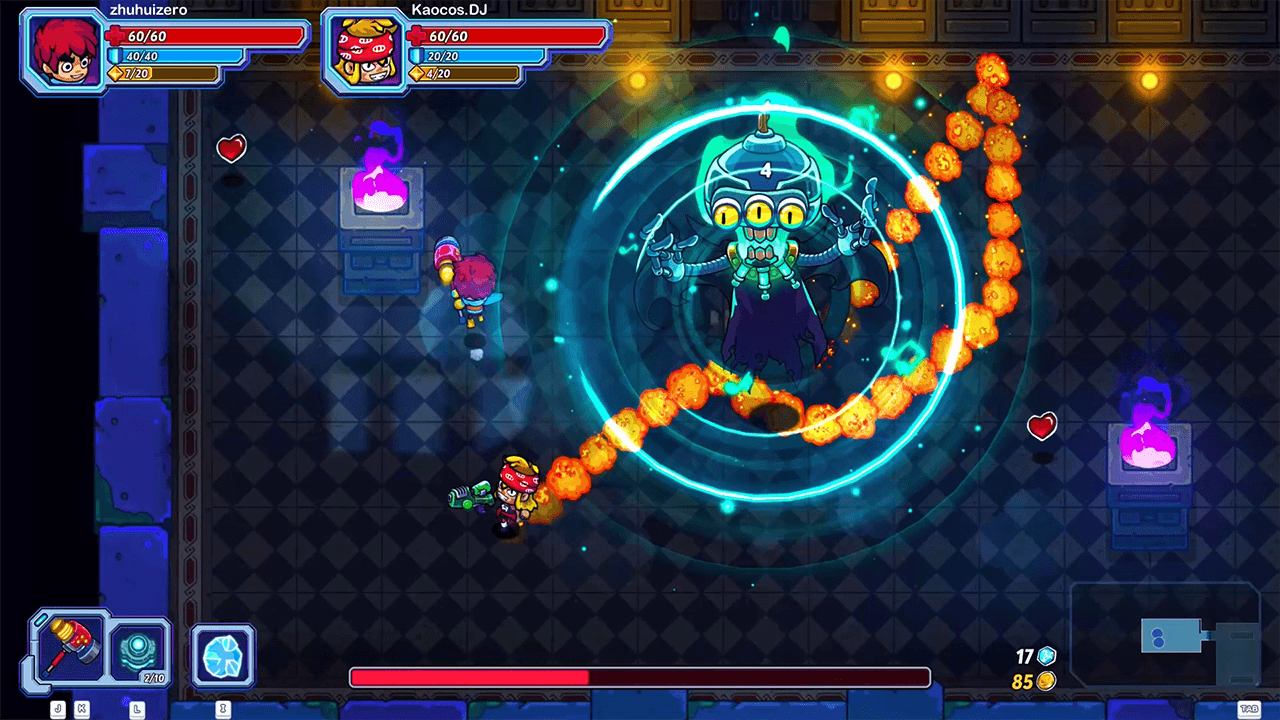Click zhuhuizero's red-haired character portrait
Viewport: 1280px width, 720px height.
[x=63, y=52]
